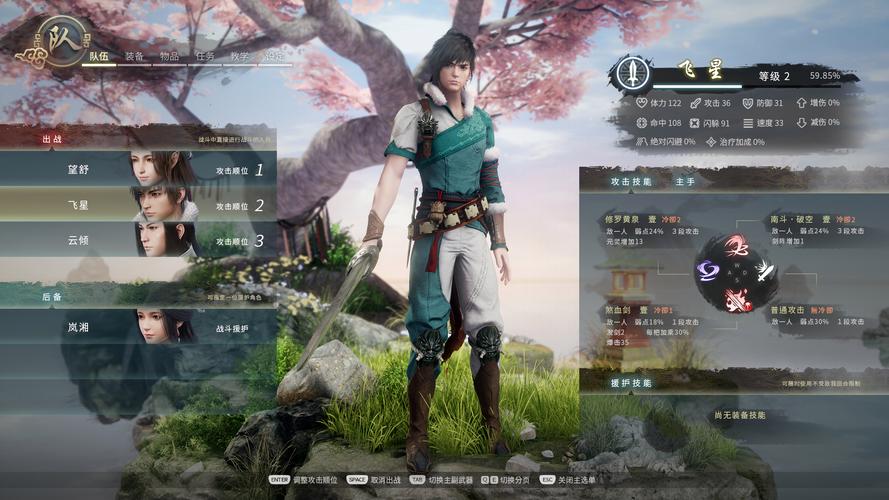Image resolution: width=889 pixels, height=500 pixels.
Task: Click the red slash skill icon at wheel top
Action: point(737,246)
